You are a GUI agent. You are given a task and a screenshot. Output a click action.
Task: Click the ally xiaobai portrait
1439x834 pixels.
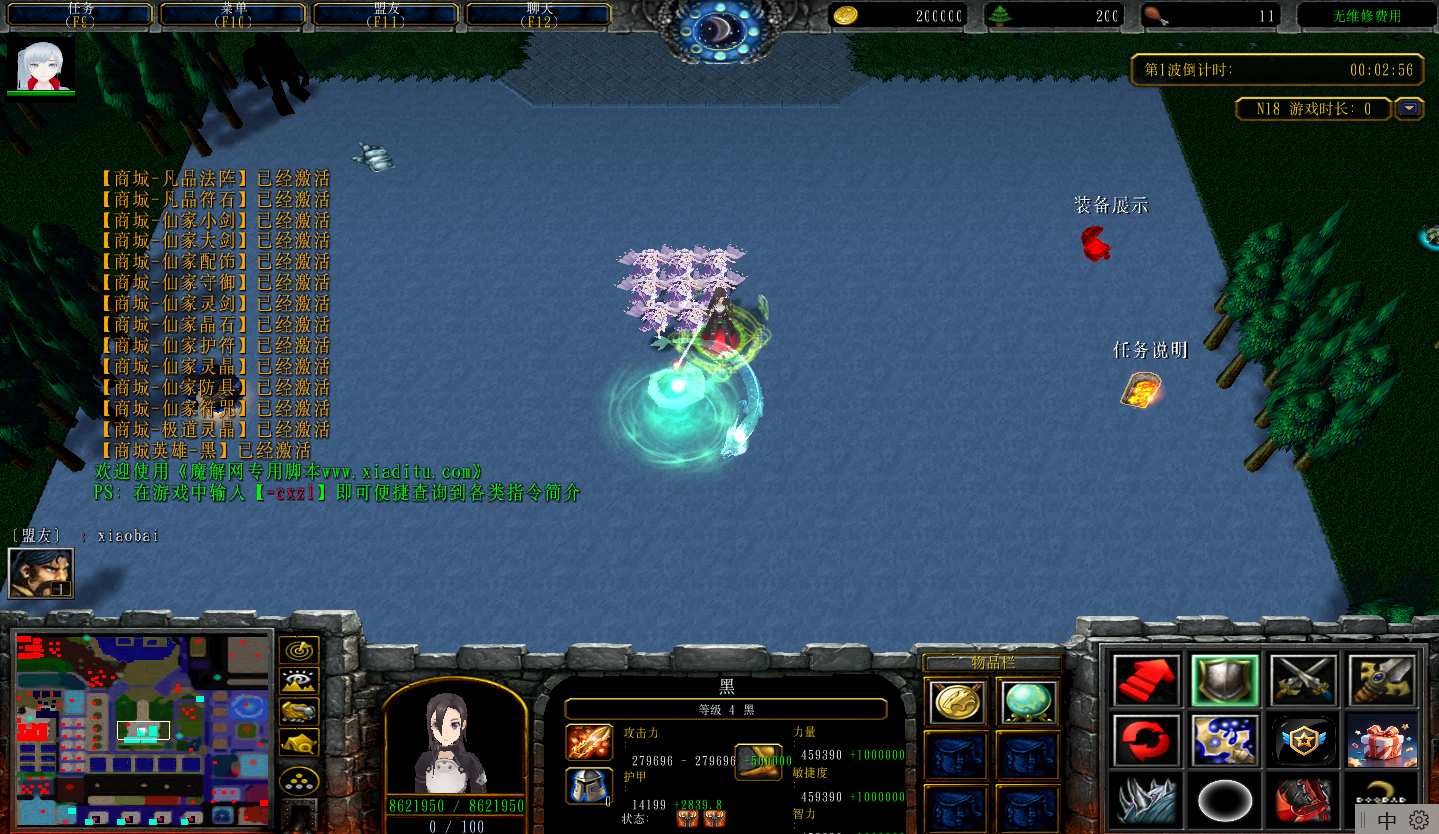point(41,574)
